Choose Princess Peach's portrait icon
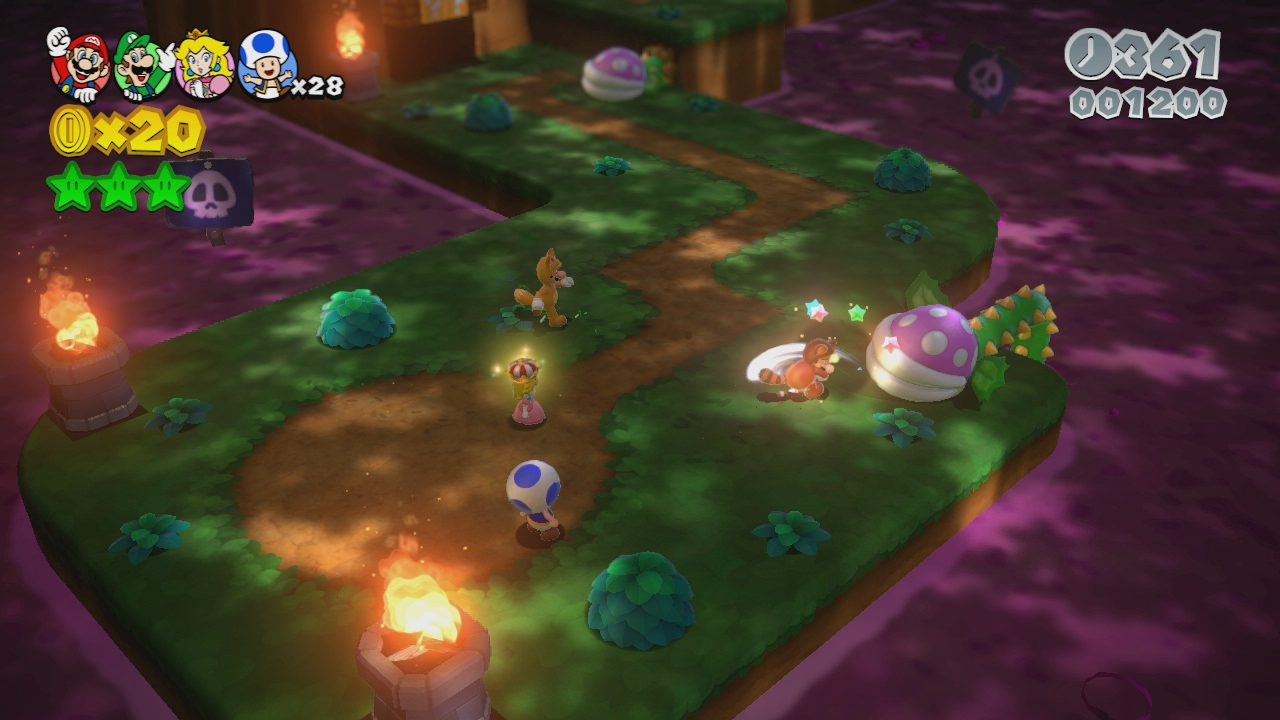 (x=204, y=66)
